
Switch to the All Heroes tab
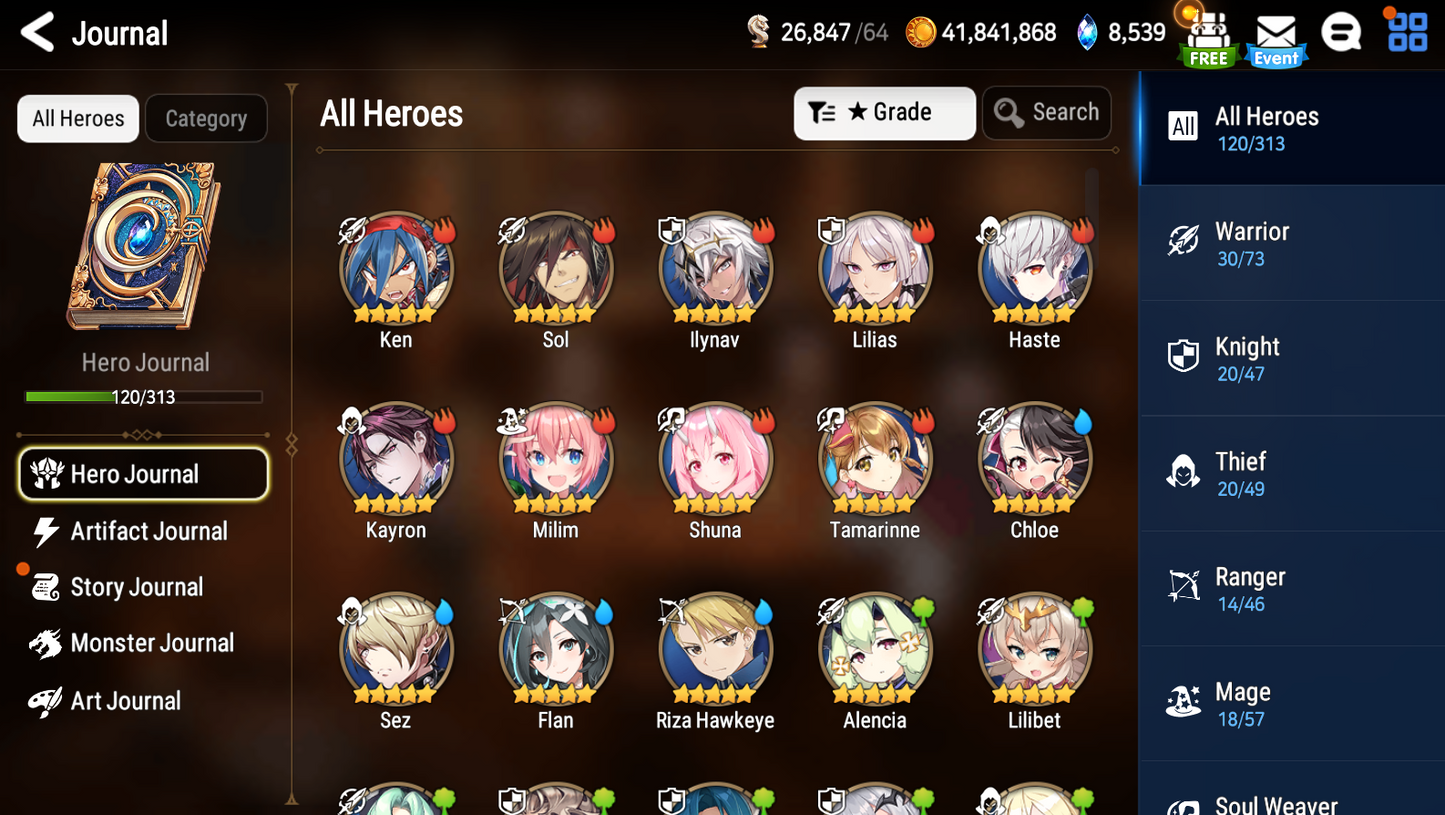click(77, 118)
